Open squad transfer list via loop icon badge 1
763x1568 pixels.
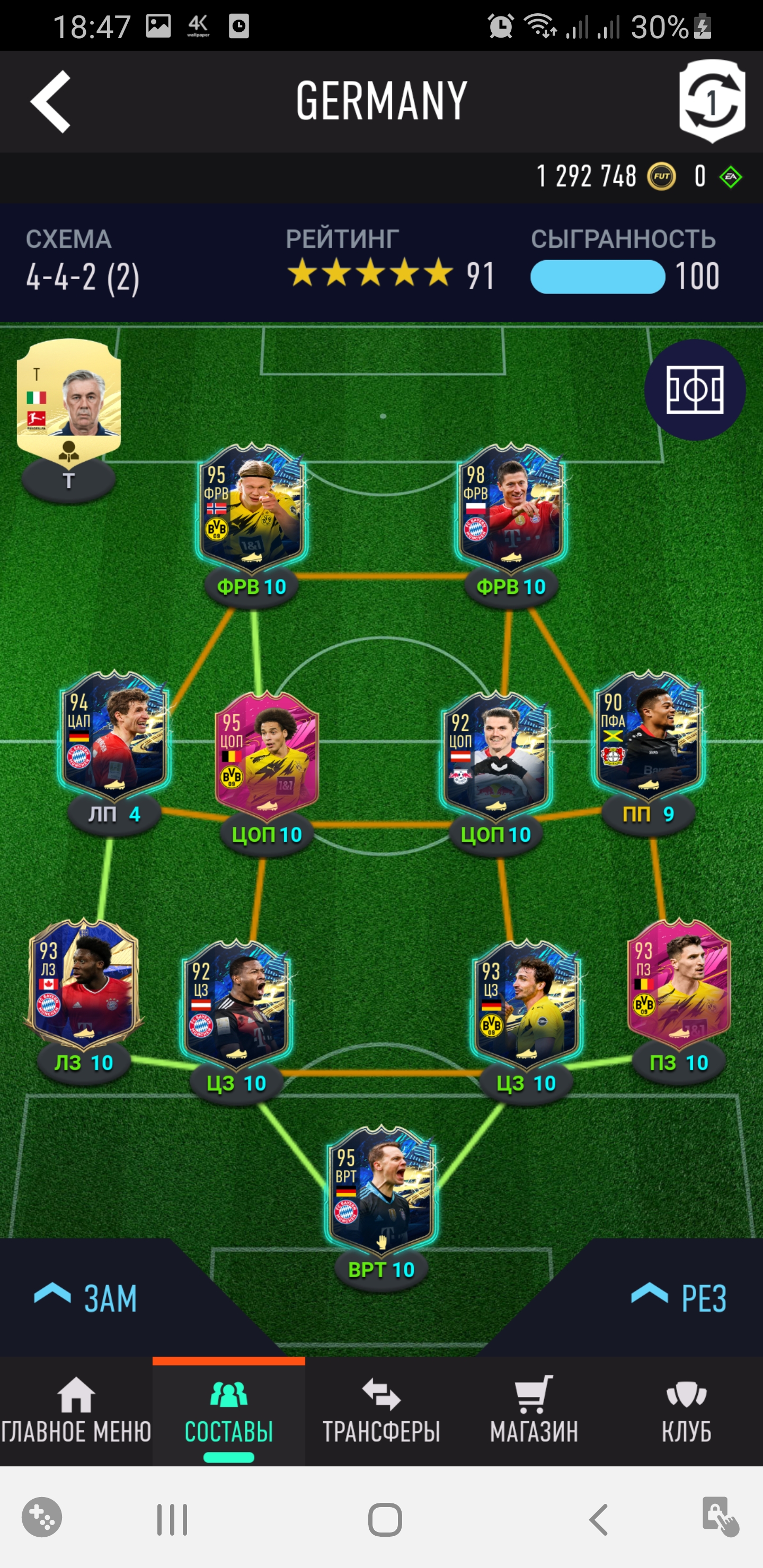coord(714,102)
